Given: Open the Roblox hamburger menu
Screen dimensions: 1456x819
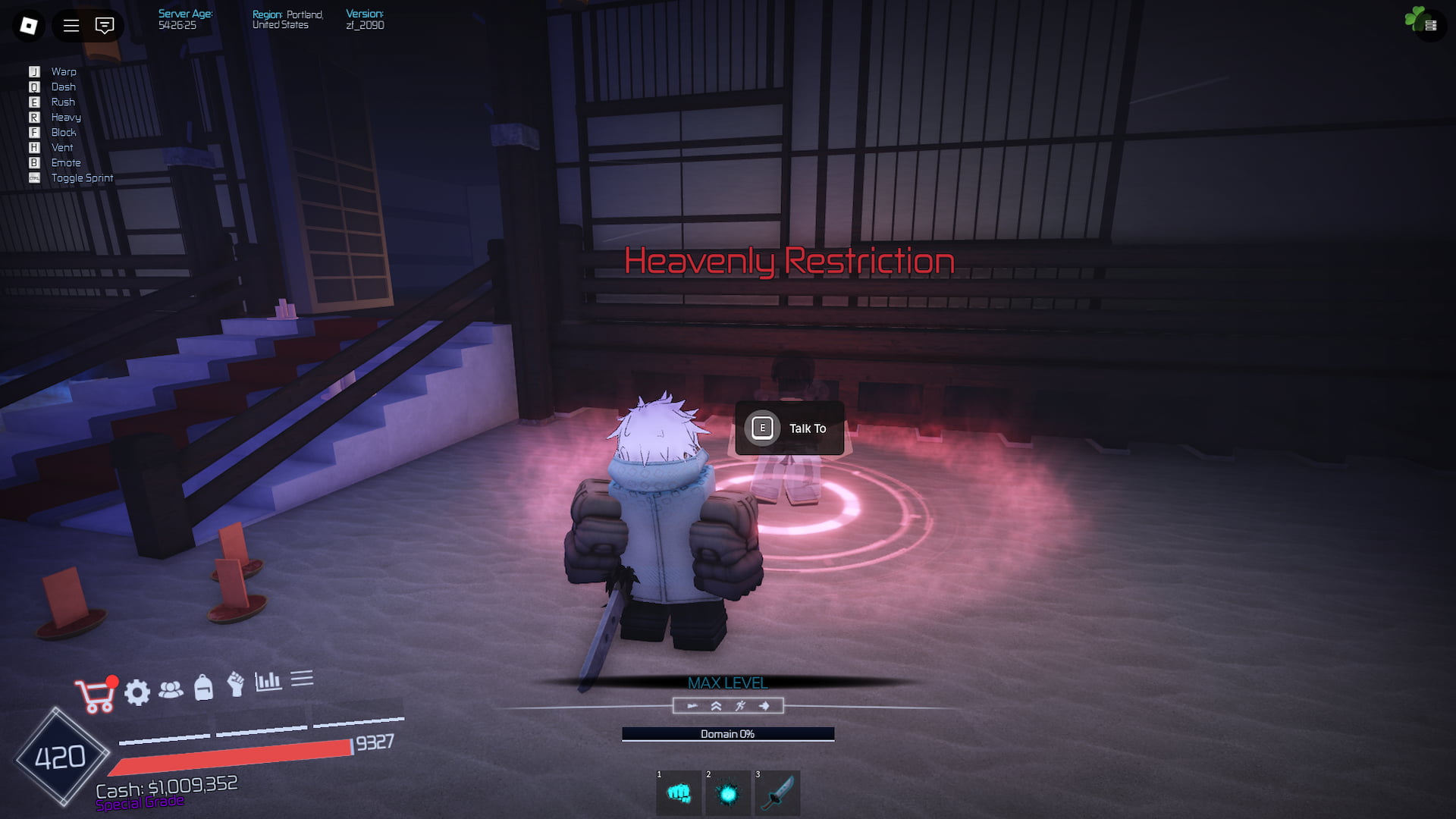Looking at the screenshot, I should 70,25.
